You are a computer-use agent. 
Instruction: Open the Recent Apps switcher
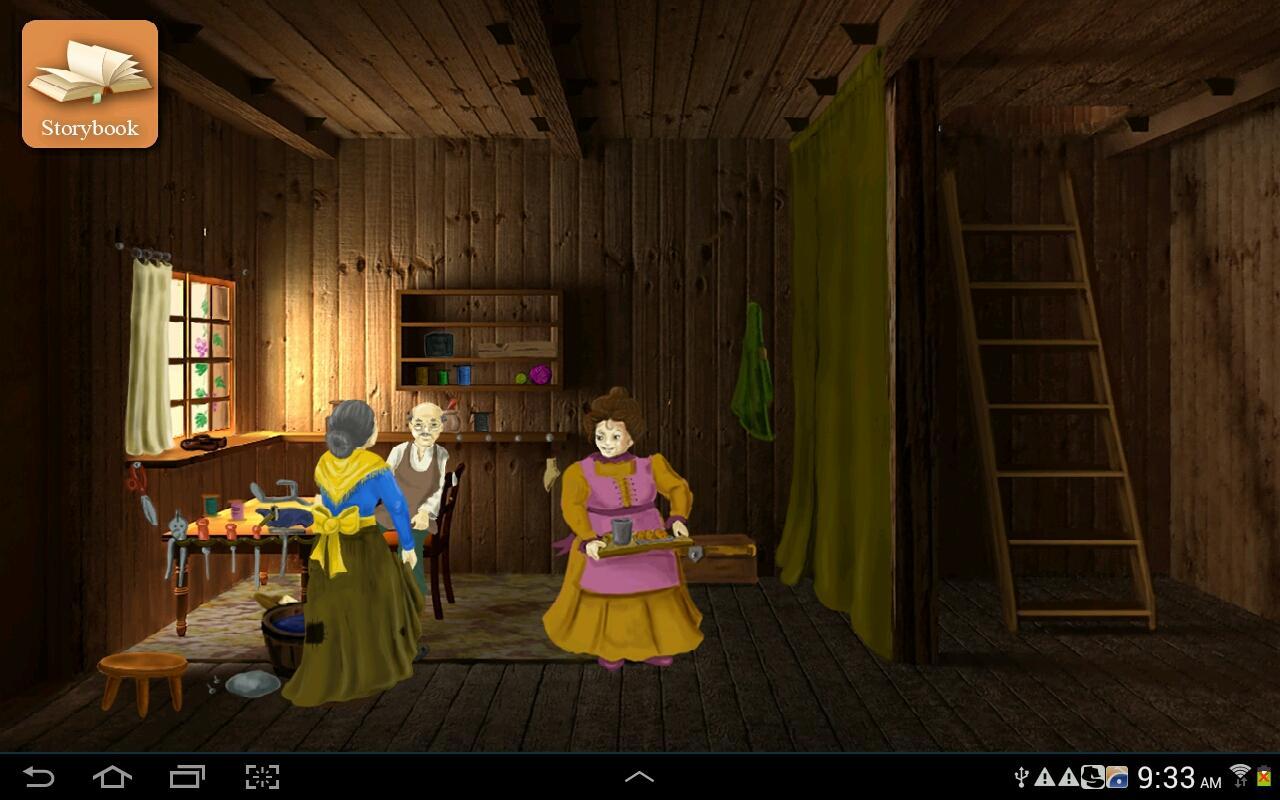tap(185, 776)
